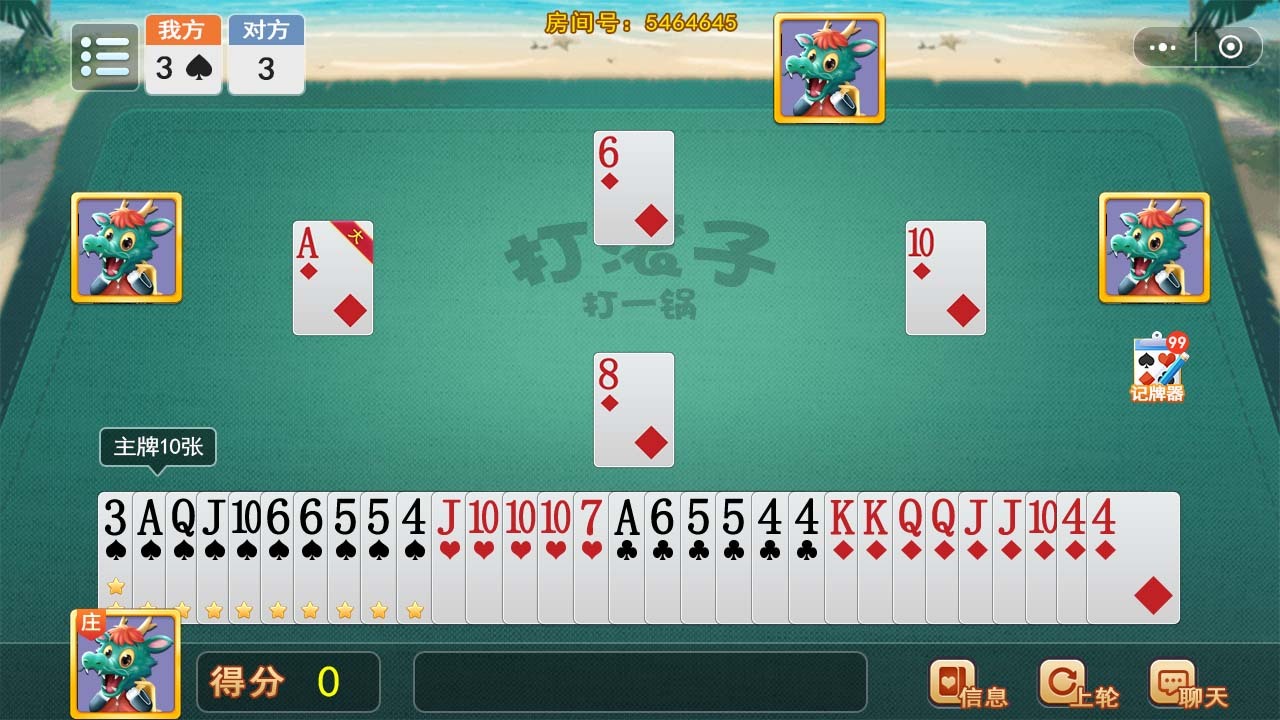Review last round via 上轮 icon
Viewport: 1280px width, 720px height.
pyautogui.click(x=1065, y=682)
